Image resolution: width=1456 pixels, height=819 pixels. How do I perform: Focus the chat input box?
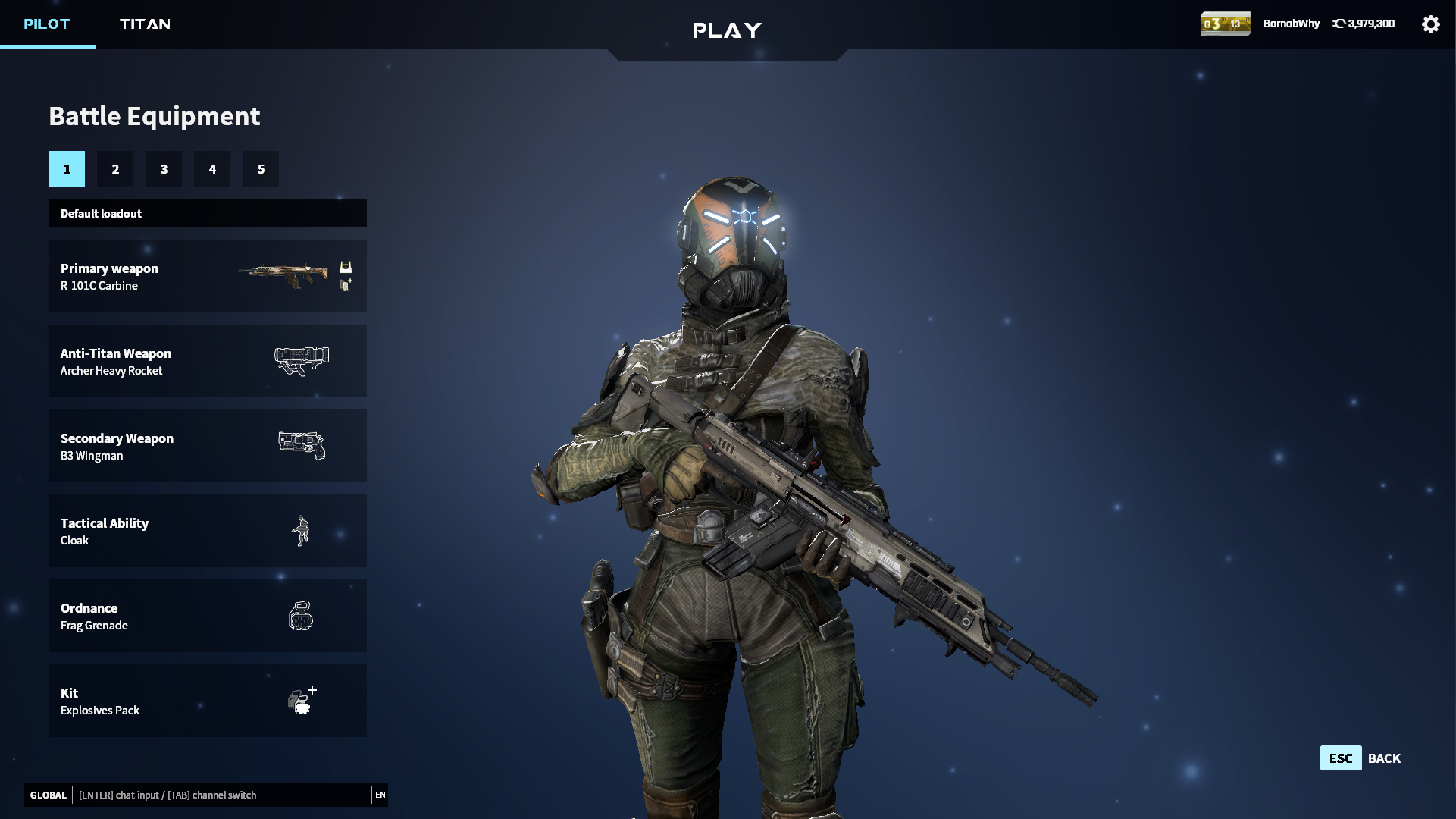(x=221, y=795)
